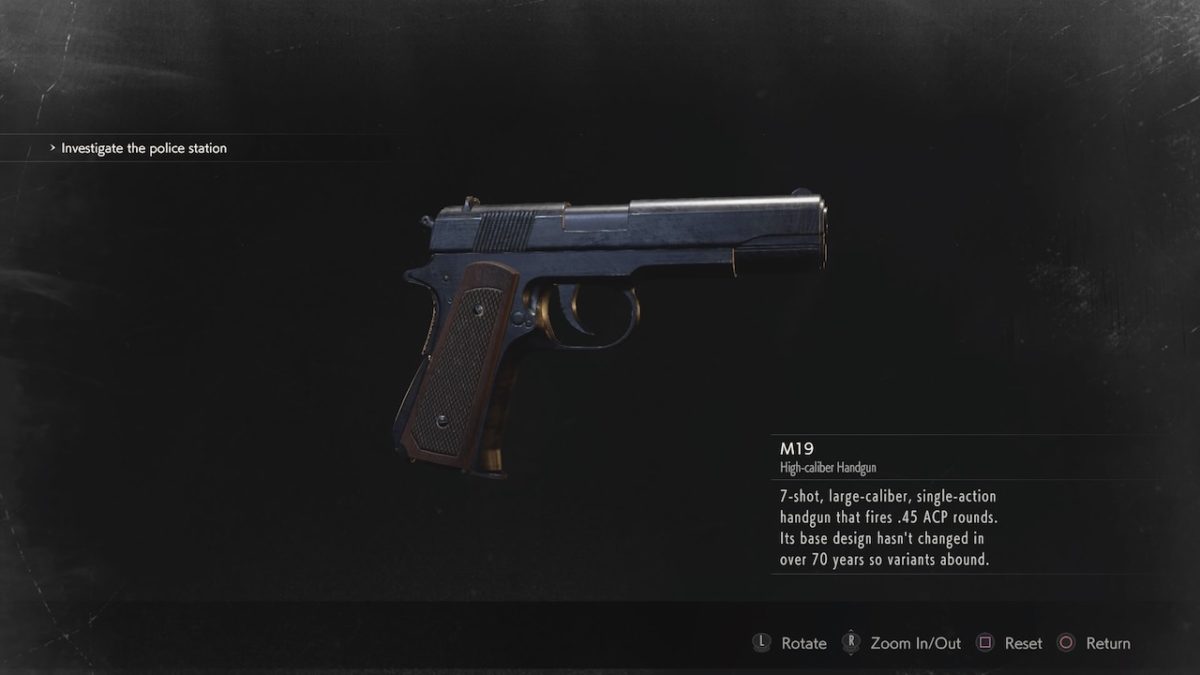This screenshot has width=1200, height=675.
Task: Select the Investigate the police station objective
Action: click(144, 148)
